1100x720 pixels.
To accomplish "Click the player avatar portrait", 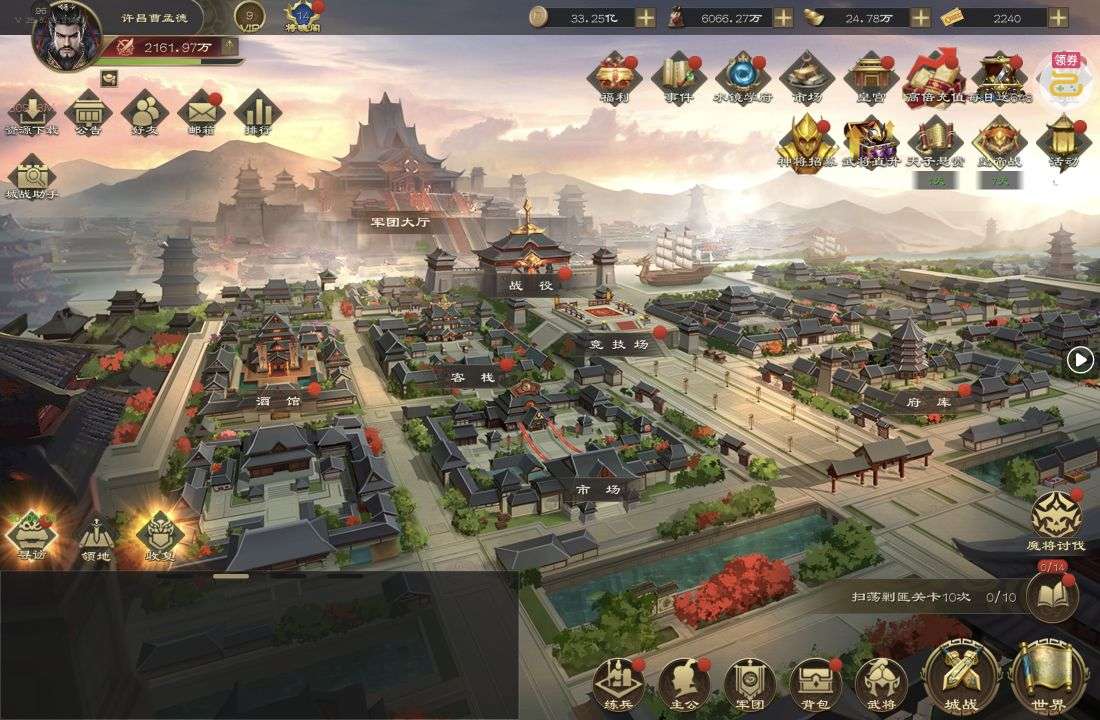I will tap(66, 36).
